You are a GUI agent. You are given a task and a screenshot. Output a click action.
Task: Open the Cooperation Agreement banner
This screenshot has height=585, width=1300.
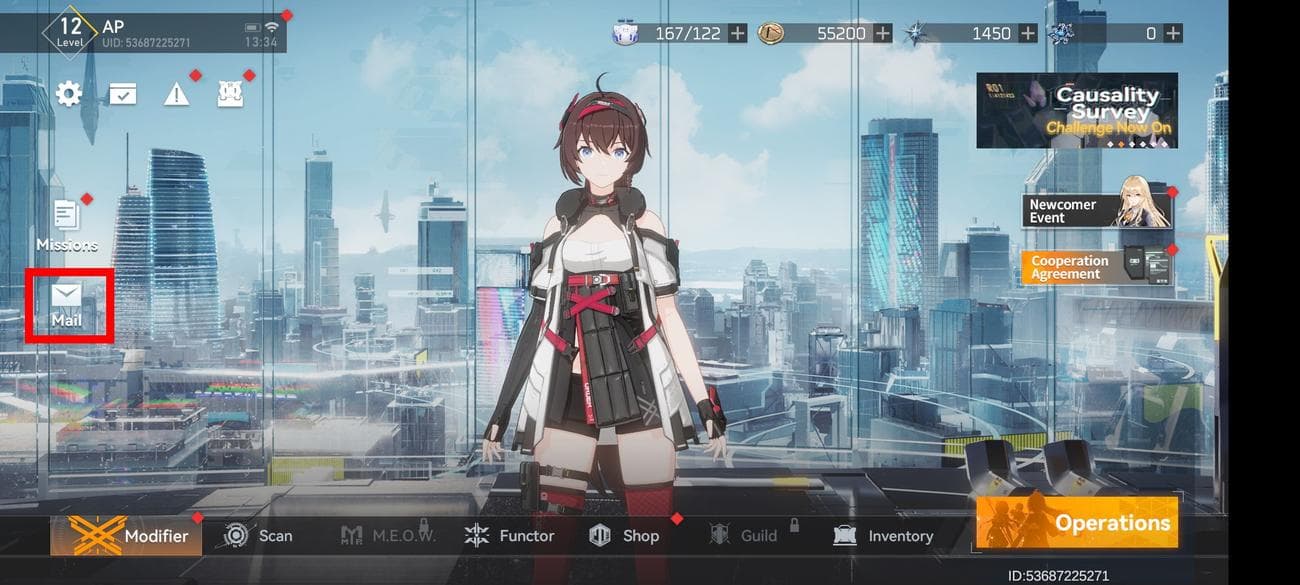[x=1096, y=267]
